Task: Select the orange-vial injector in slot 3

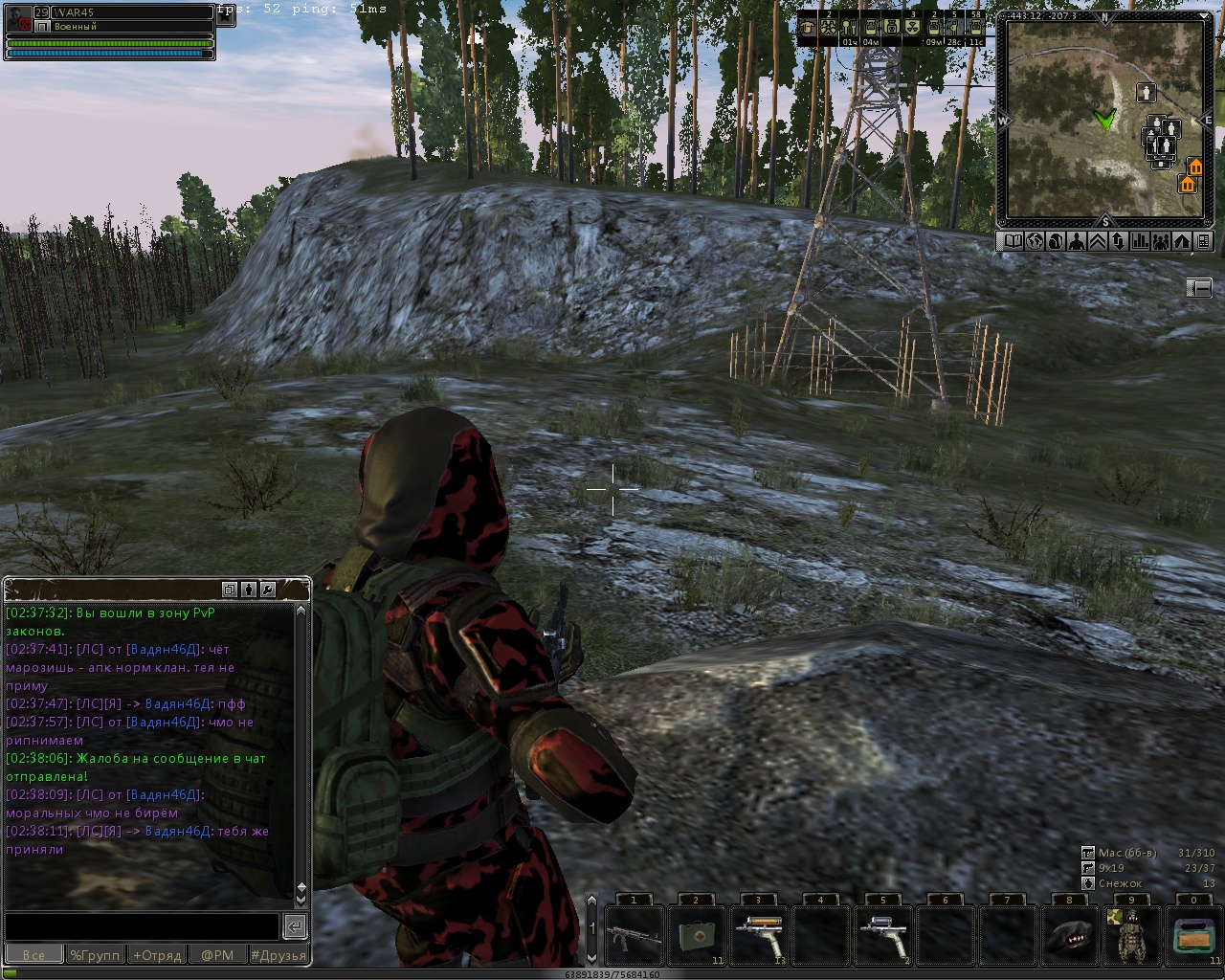Action: pyautogui.click(x=759, y=935)
